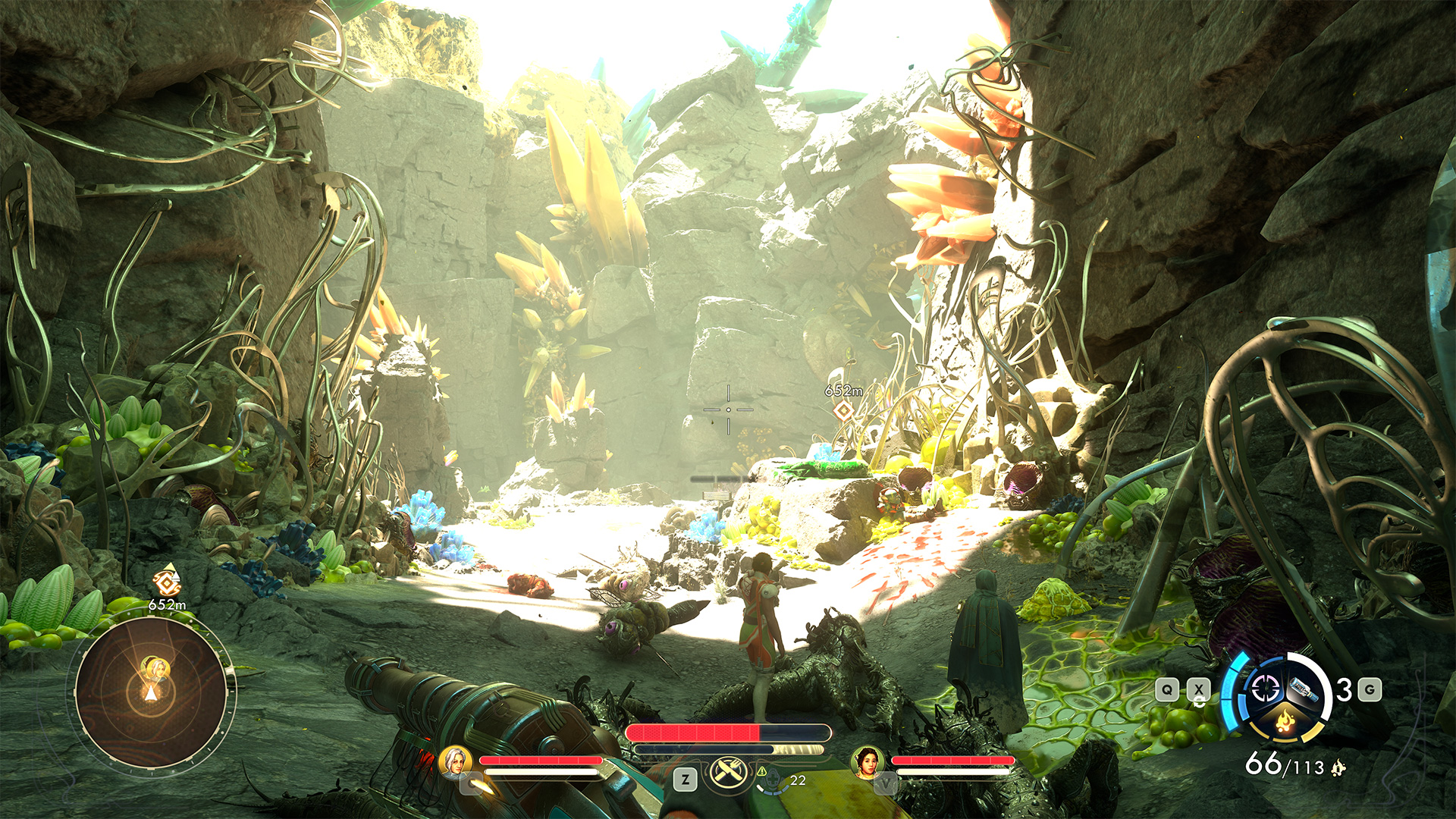Select the quest marker above the minimap
Screen dimensions: 1456x819
click(167, 582)
